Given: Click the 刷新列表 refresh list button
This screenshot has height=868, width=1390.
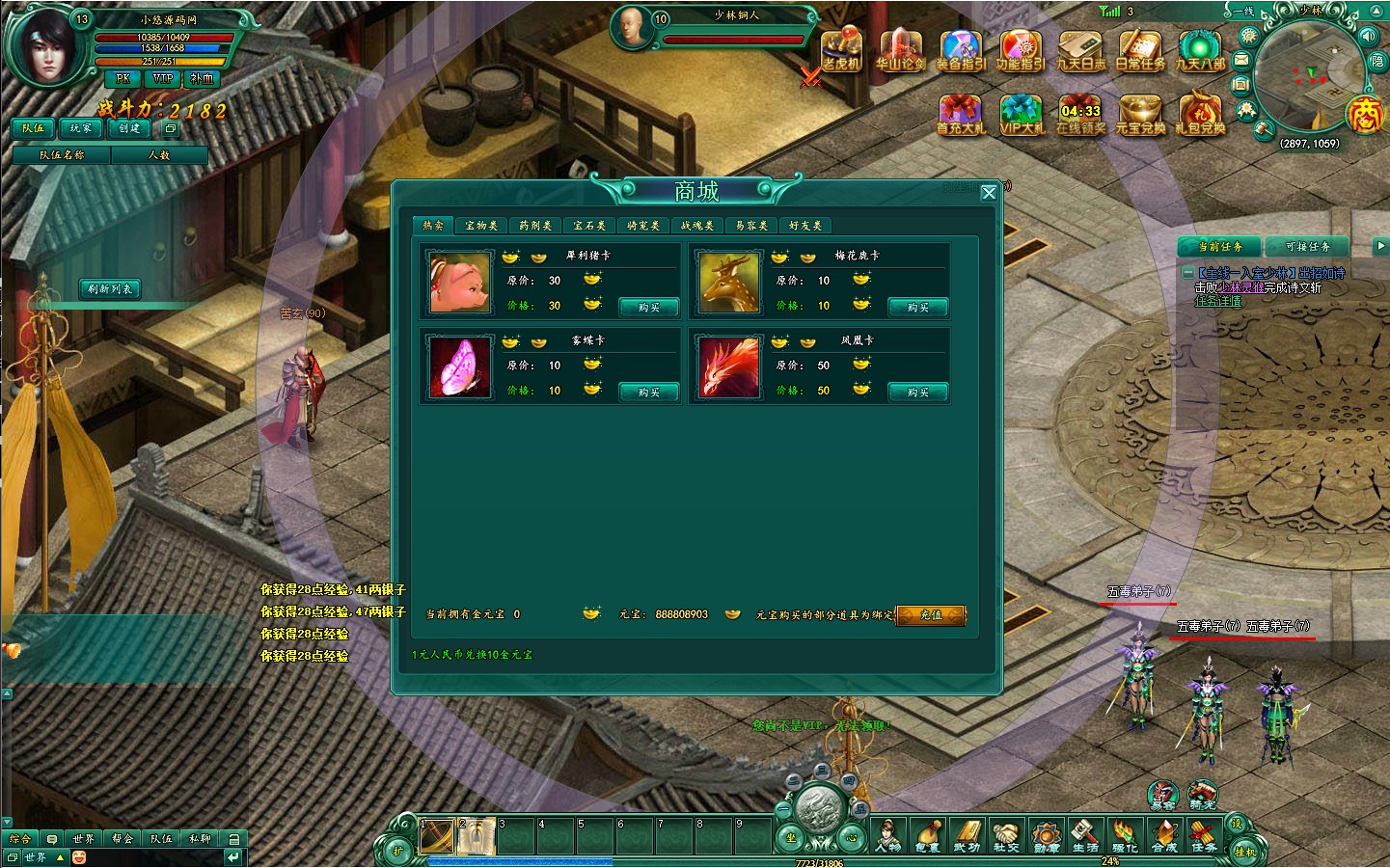Looking at the screenshot, I should click(111, 289).
